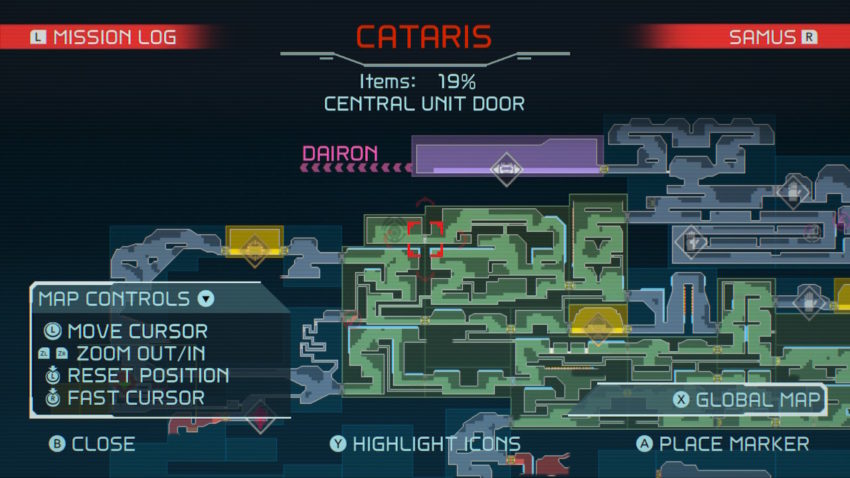The height and width of the screenshot is (478, 850).
Task: Click the Dairon destination label
Action: [340, 154]
